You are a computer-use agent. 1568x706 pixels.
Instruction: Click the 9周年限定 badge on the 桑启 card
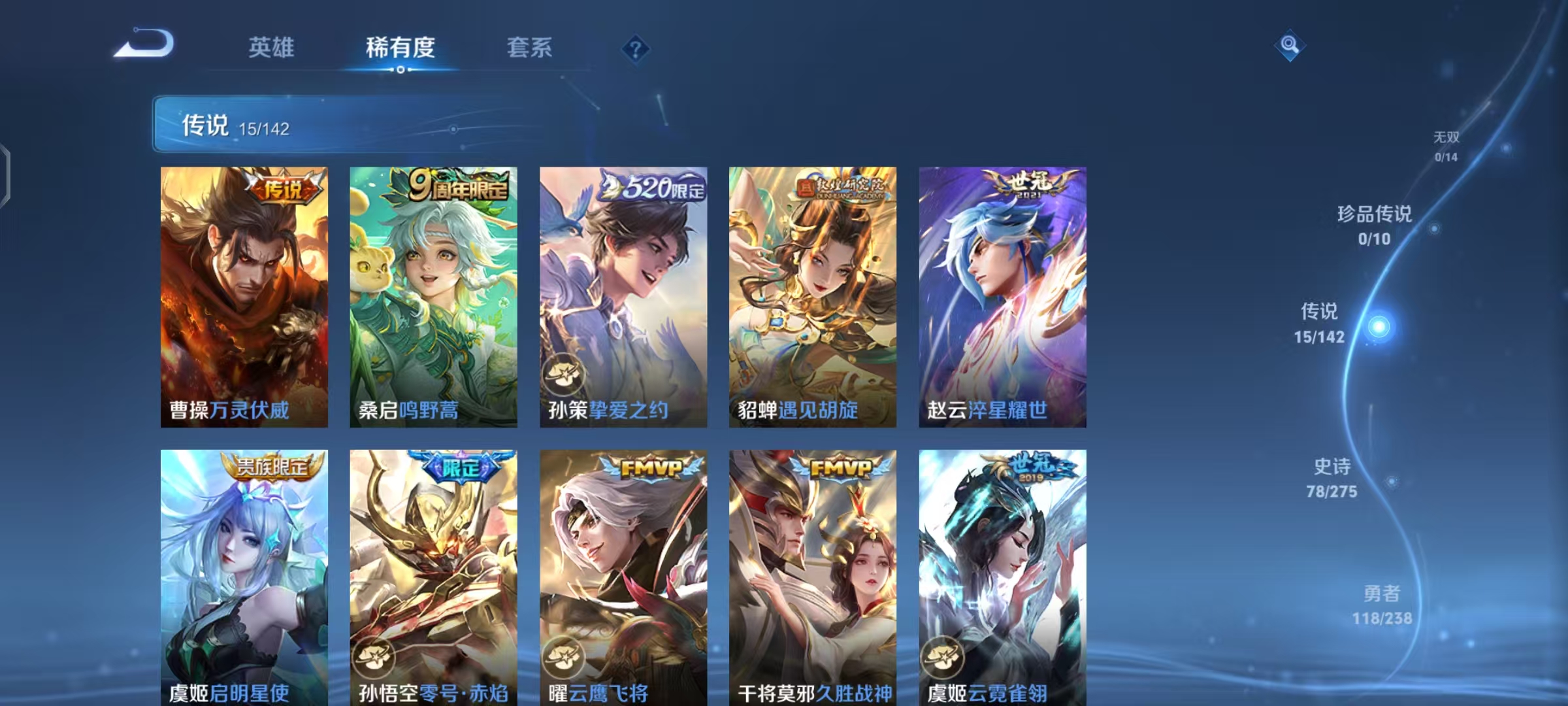[455, 188]
